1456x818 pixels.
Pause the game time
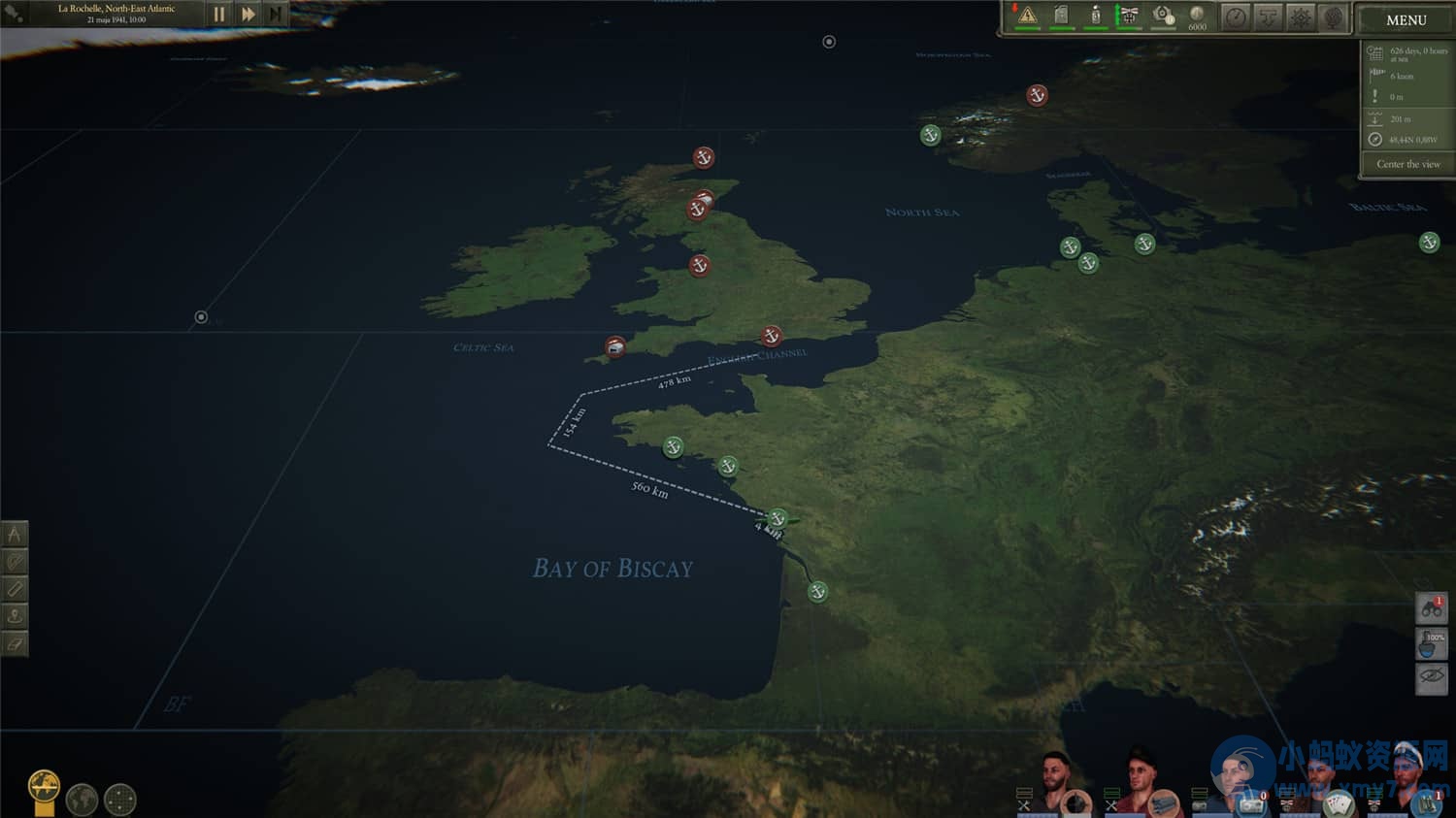pyautogui.click(x=219, y=15)
